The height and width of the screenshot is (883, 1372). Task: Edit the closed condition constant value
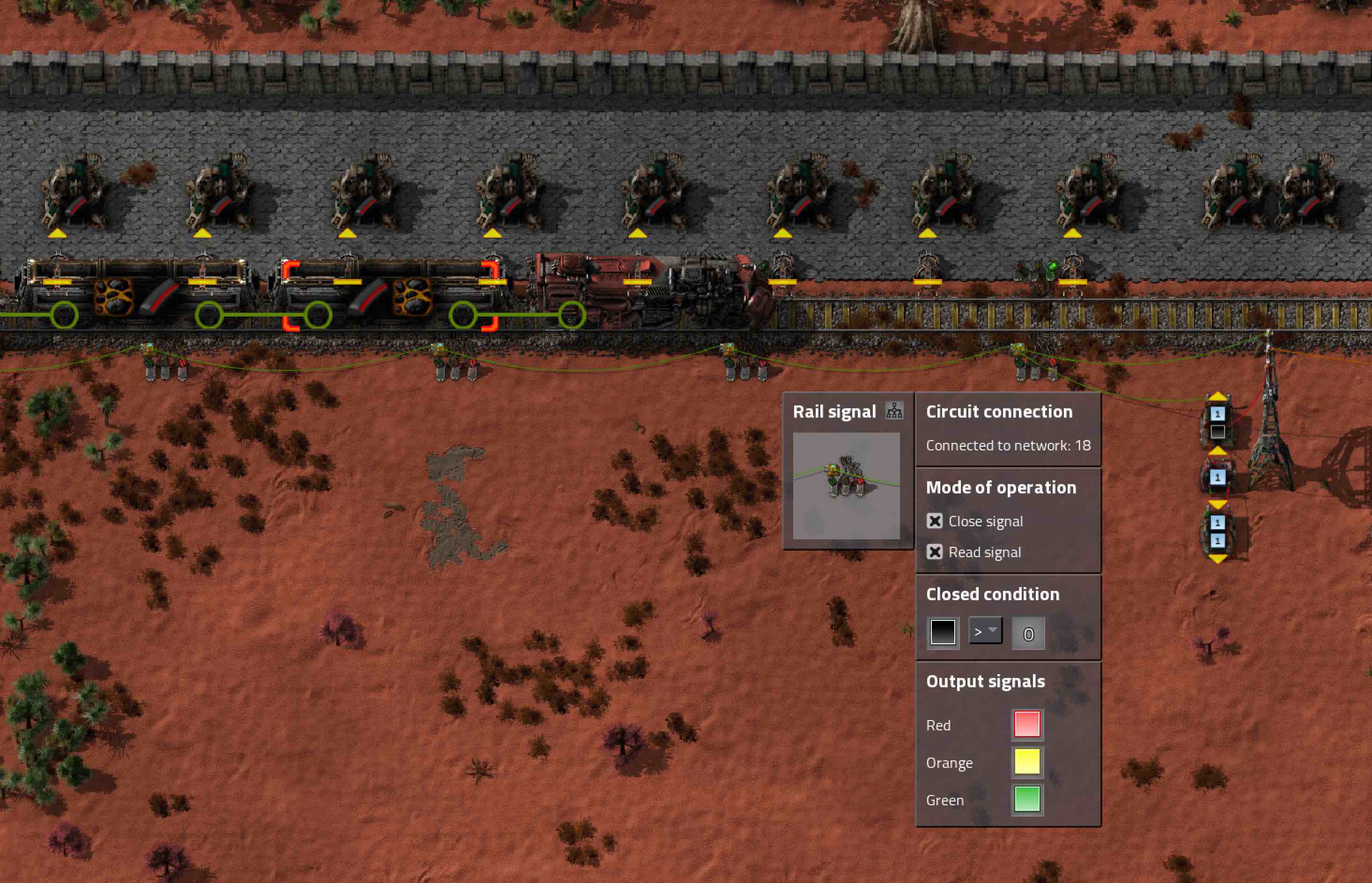pyautogui.click(x=1028, y=633)
